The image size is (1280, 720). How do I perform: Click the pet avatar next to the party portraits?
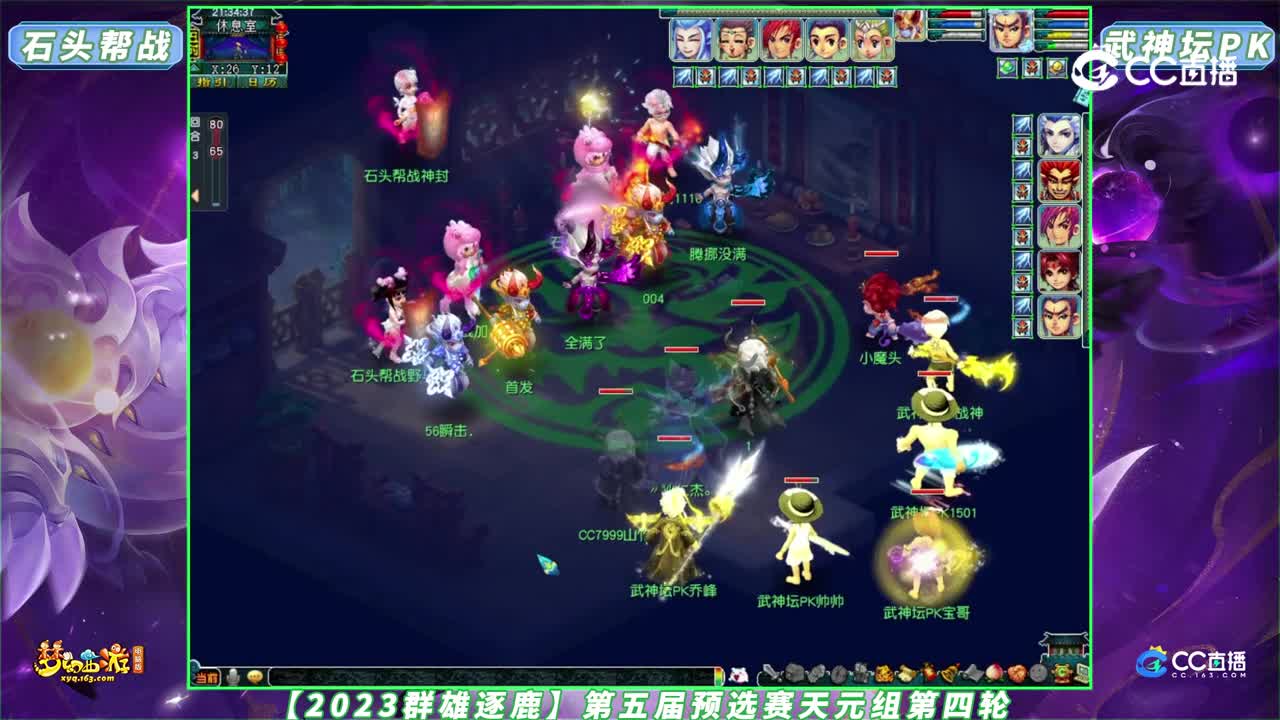tap(909, 25)
